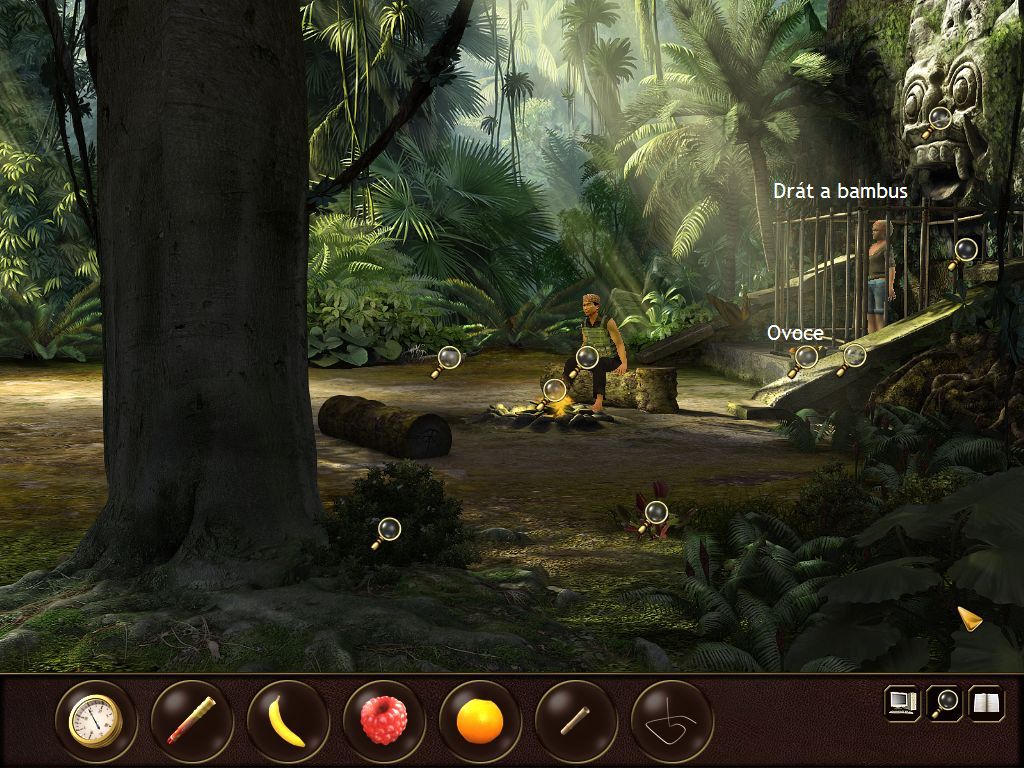Screen dimensions: 1024x768
Task: Choose the raspberry inventory item
Action: (384, 721)
